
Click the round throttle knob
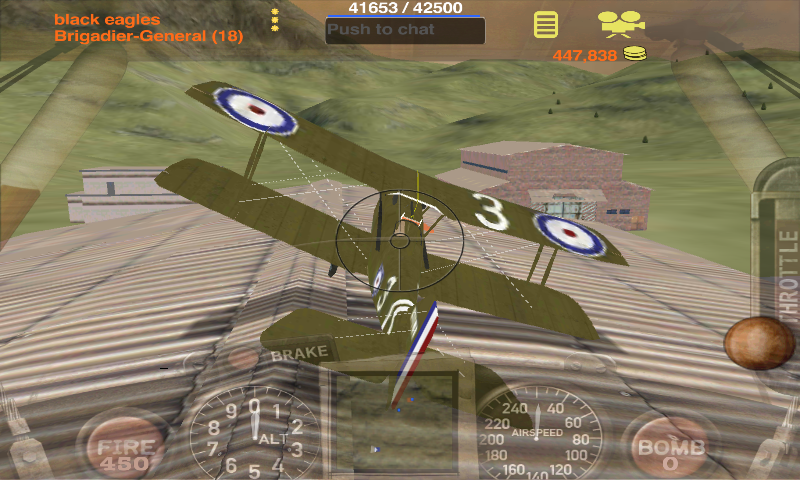coord(759,343)
